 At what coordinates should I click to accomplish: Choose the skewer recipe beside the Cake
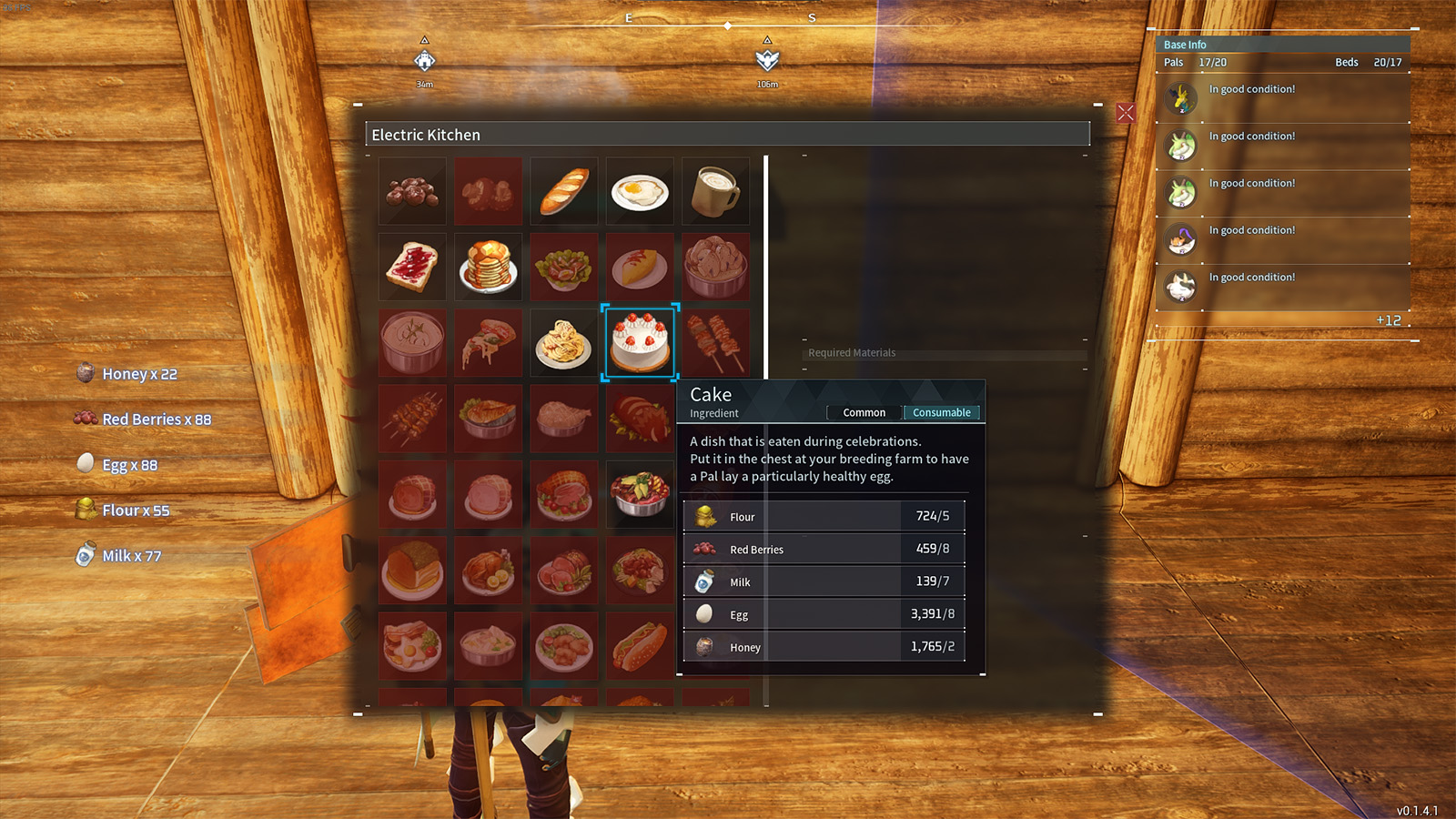click(x=715, y=343)
